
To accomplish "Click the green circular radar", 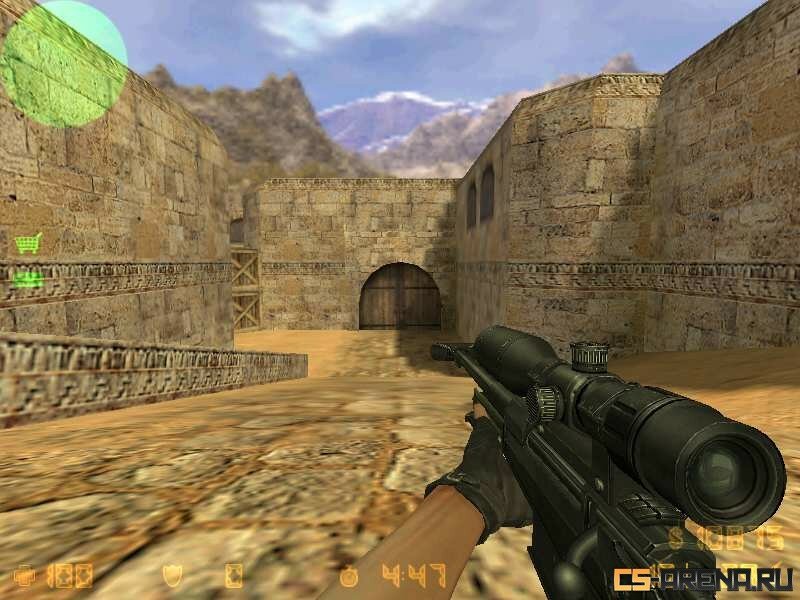I will click(64, 64).
